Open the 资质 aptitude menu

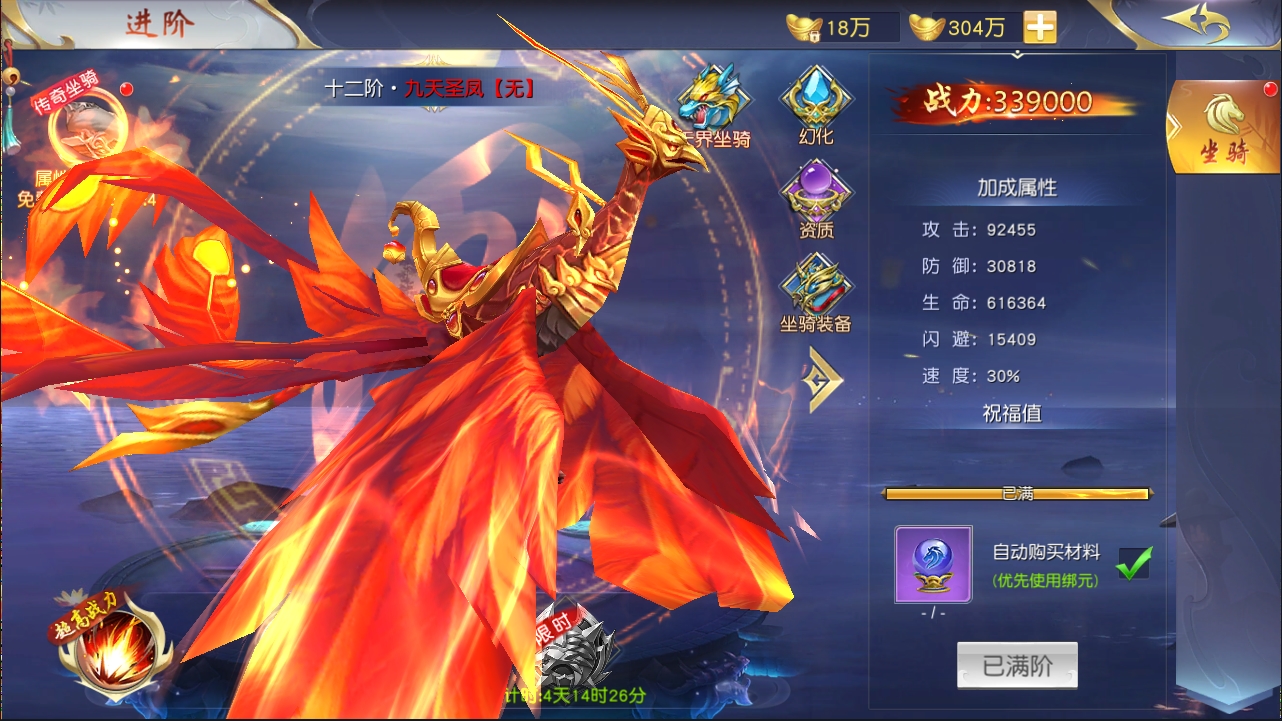(x=816, y=199)
